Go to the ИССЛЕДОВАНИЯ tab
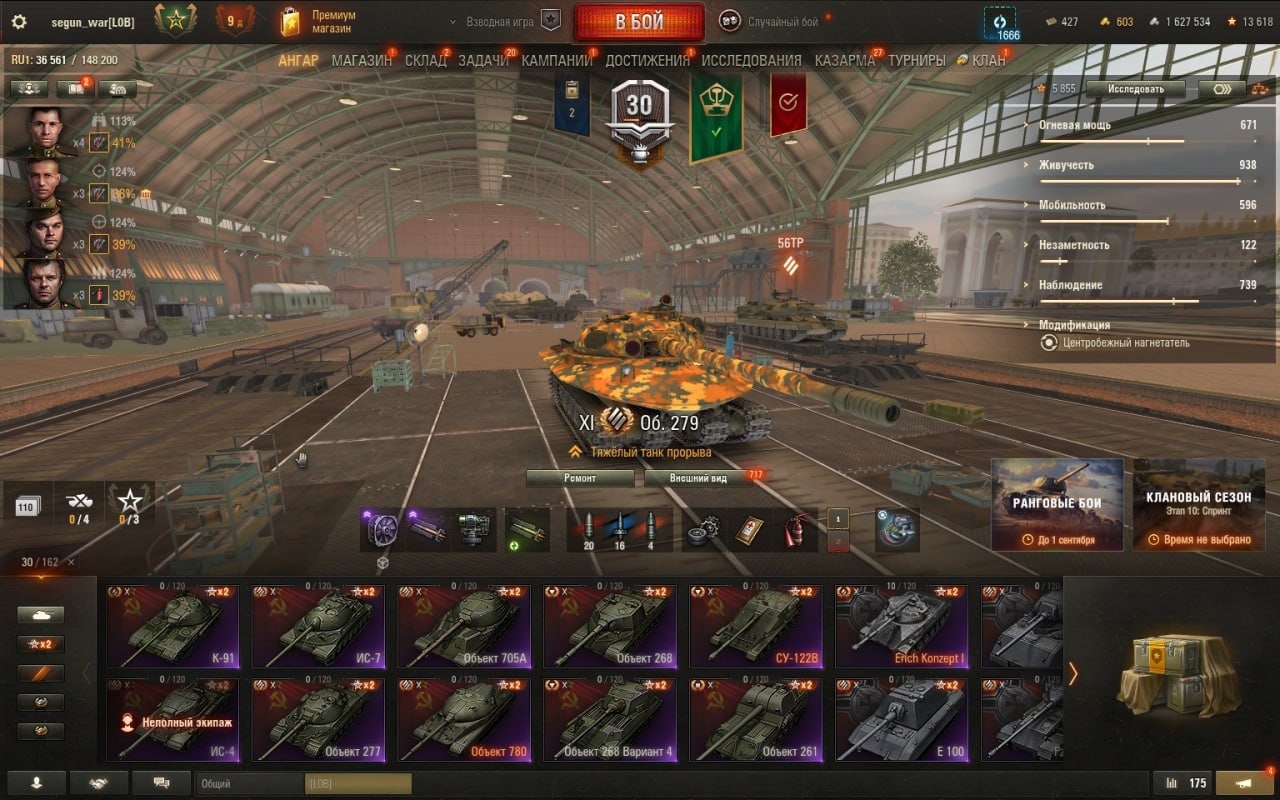Viewport: 1280px width, 800px height. 751,60
